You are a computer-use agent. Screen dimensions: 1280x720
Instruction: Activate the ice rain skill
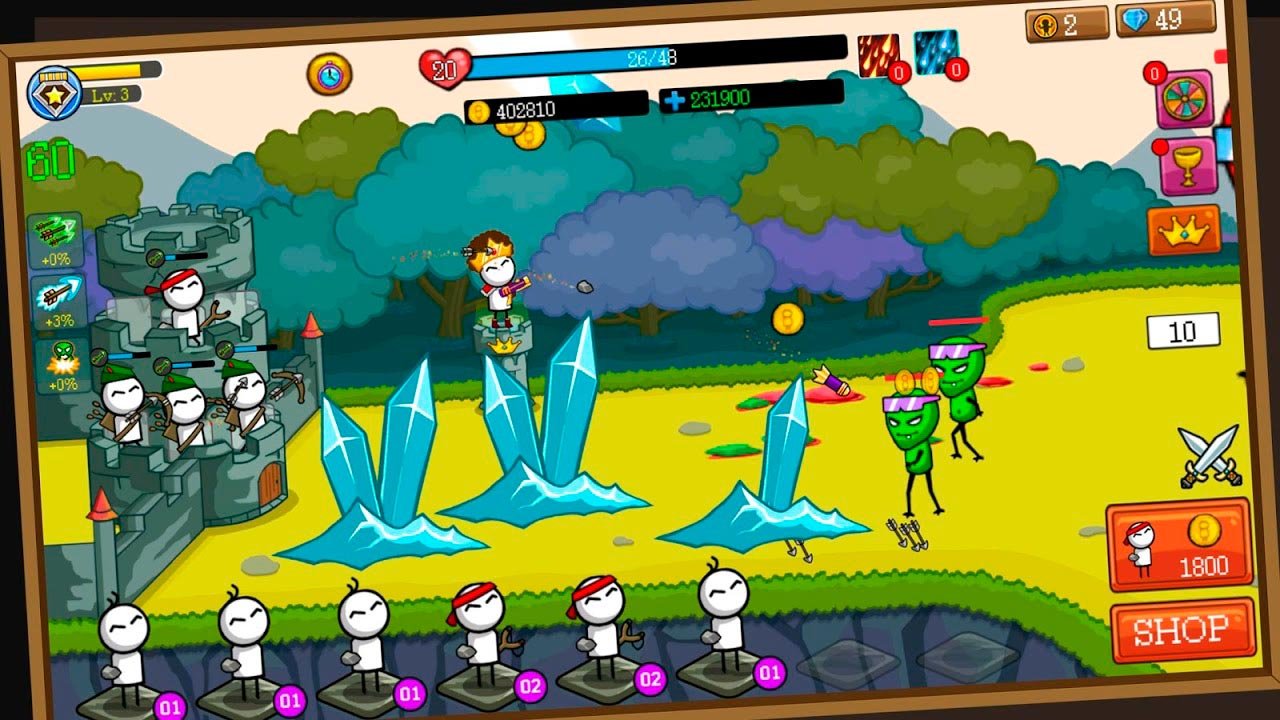coord(936,52)
